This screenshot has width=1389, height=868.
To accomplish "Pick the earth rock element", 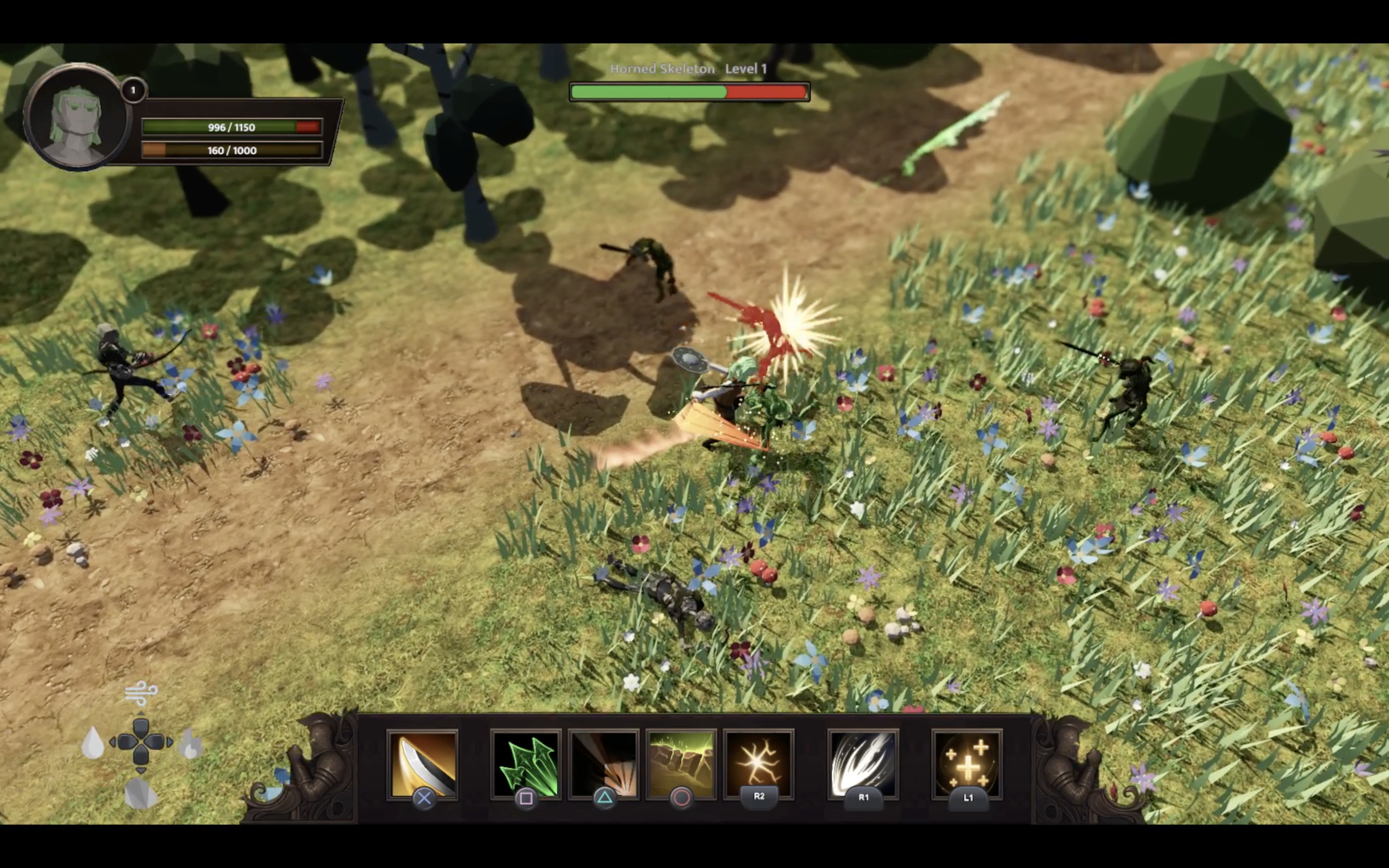I will point(141,793).
